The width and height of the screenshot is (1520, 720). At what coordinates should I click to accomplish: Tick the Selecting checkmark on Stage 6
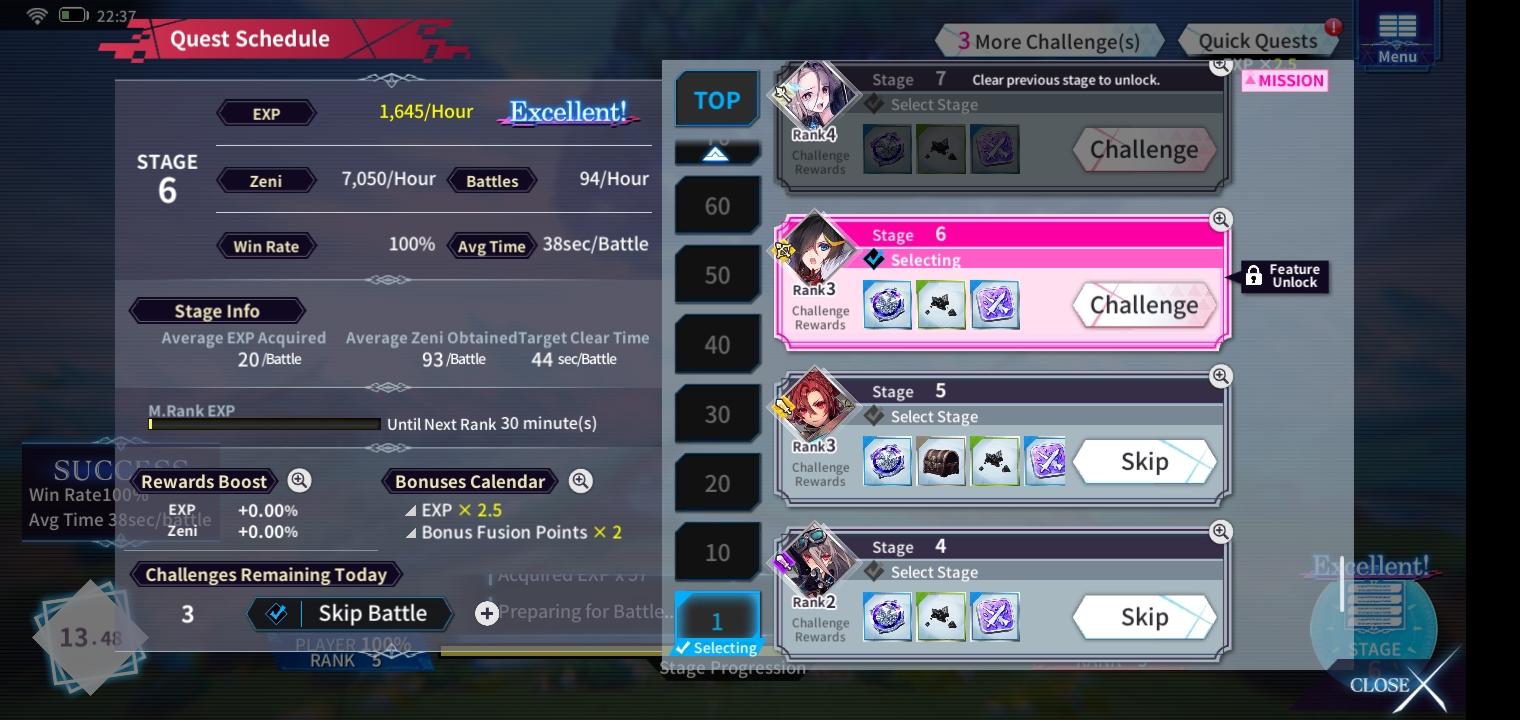tap(874, 260)
